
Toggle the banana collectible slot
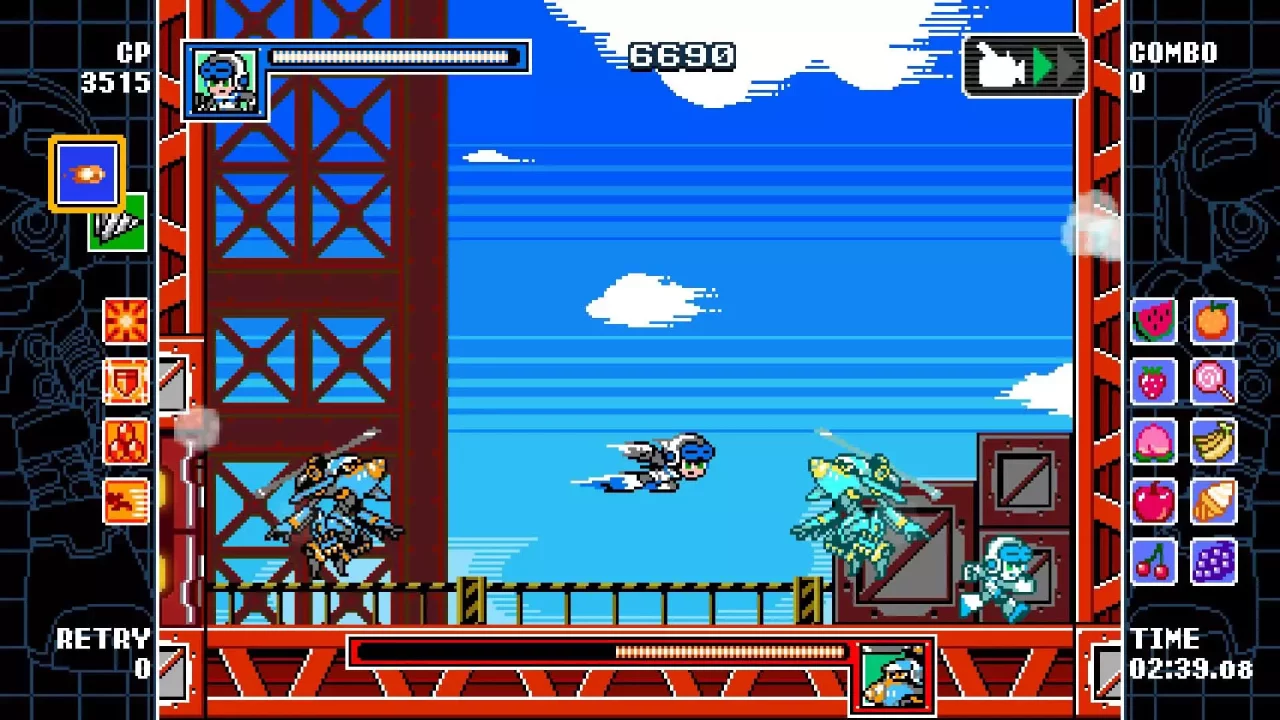[x=1214, y=443]
